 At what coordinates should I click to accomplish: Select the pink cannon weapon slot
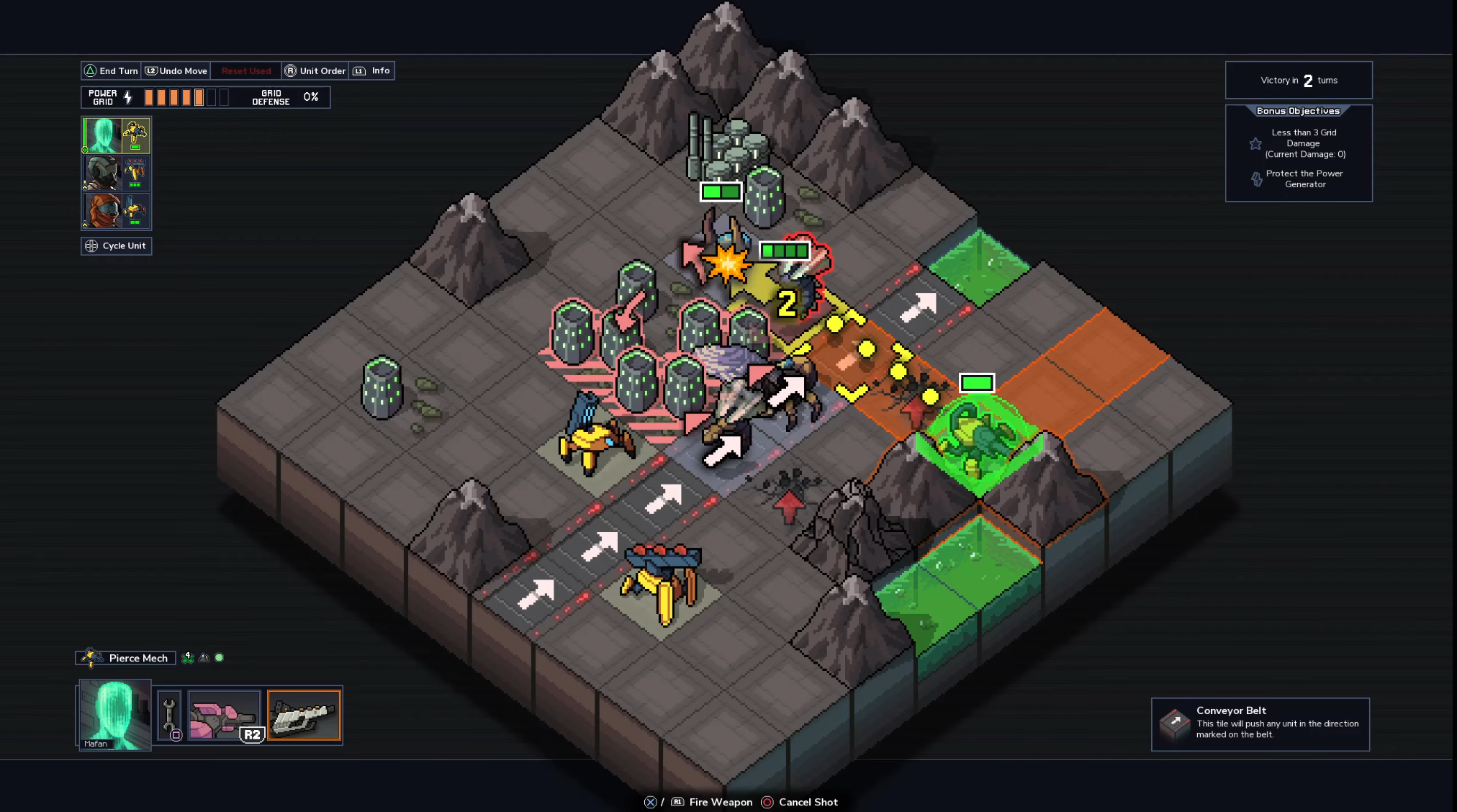point(224,716)
